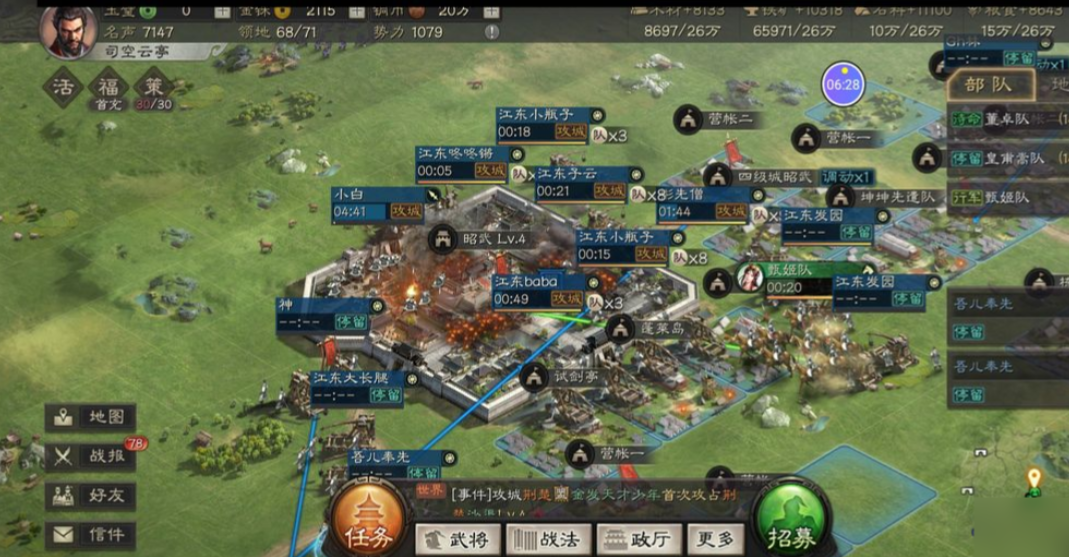View 战报 battle reports

tap(91, 456)
